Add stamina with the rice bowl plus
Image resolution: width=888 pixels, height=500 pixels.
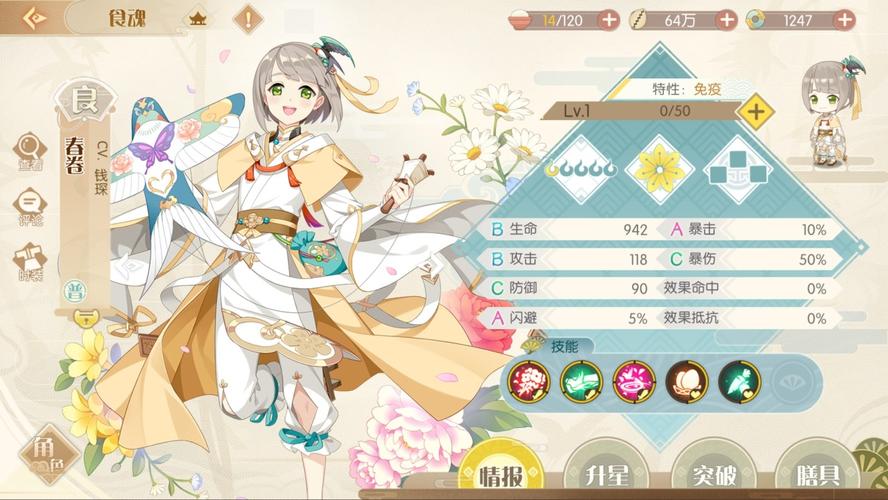[608, 19]
